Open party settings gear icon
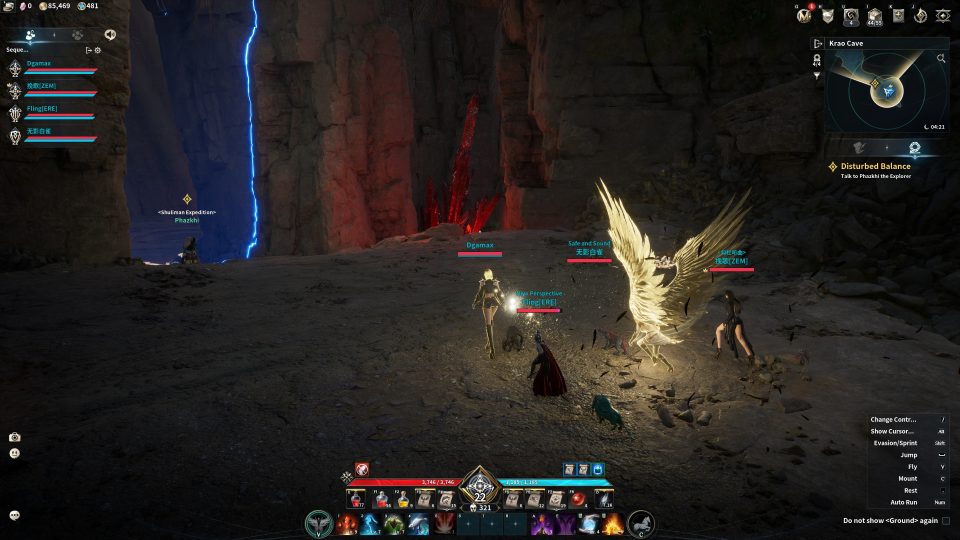Viewport: 960px width, 540px height. click(98, 49)
